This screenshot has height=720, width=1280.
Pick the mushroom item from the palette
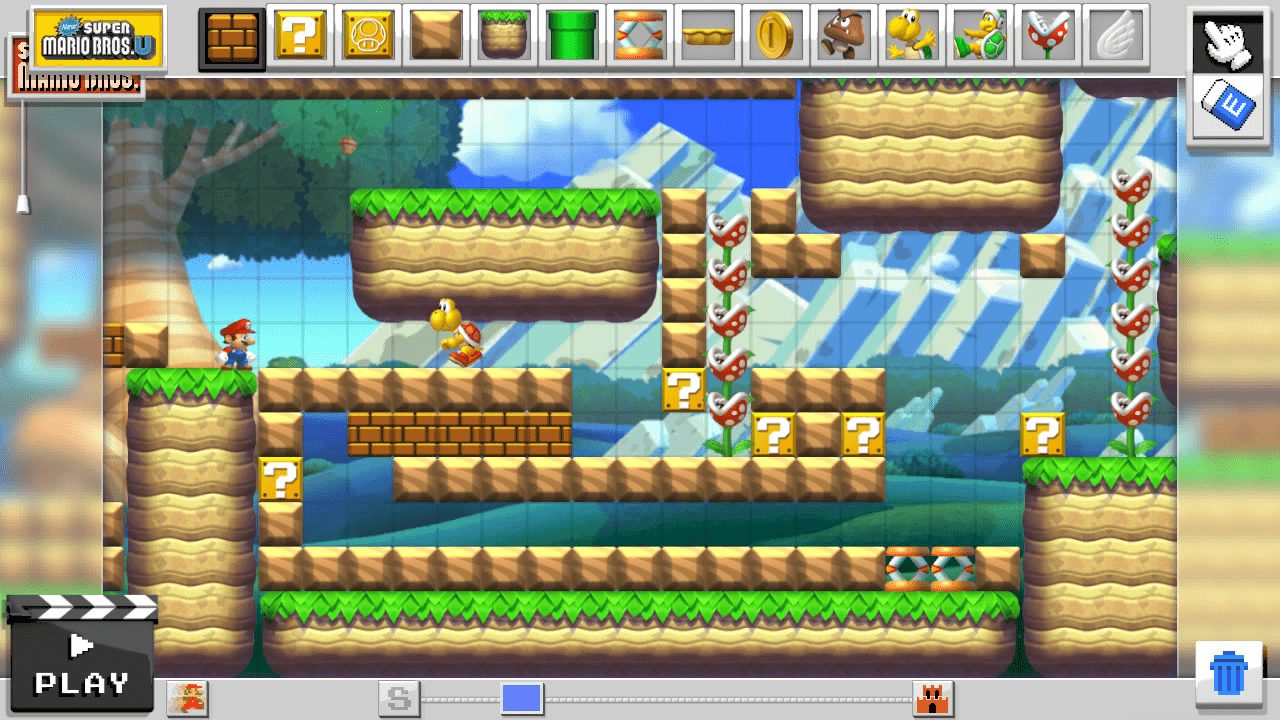pos(367,36)
